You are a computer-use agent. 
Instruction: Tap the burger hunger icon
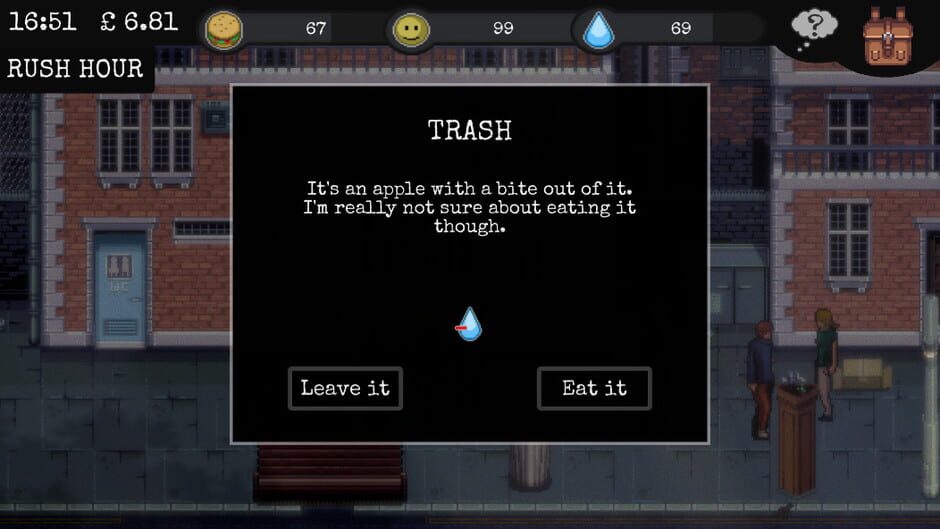point(224,30)
